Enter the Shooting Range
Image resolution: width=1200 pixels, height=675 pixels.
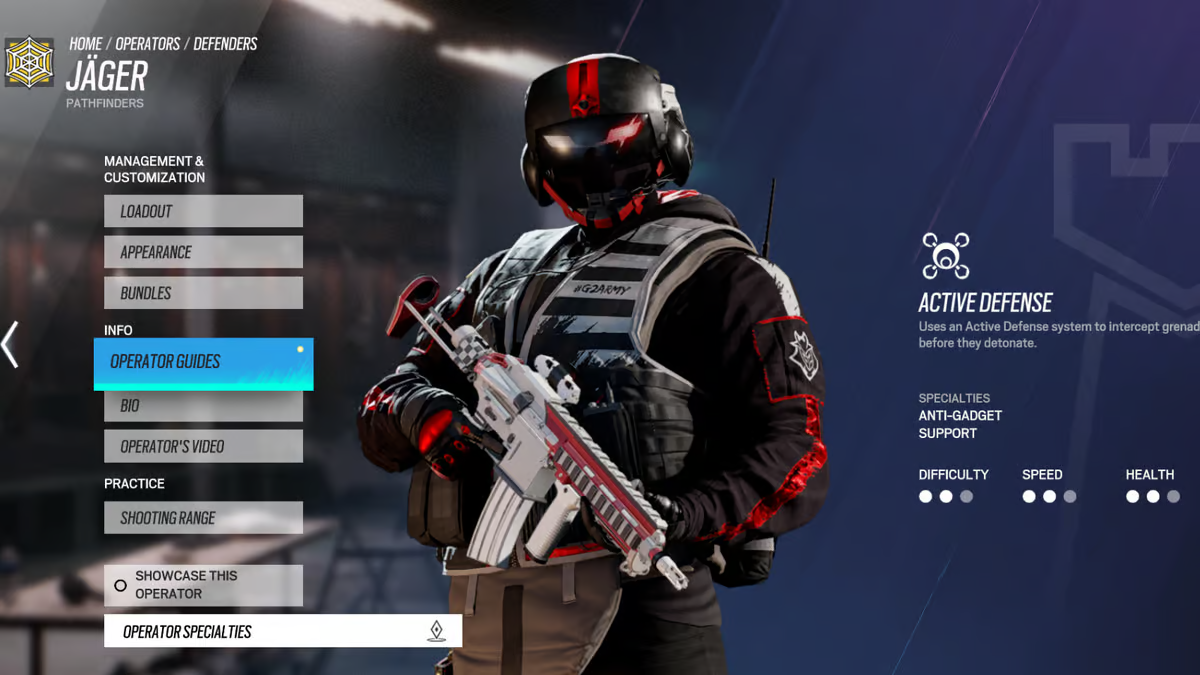203,518
